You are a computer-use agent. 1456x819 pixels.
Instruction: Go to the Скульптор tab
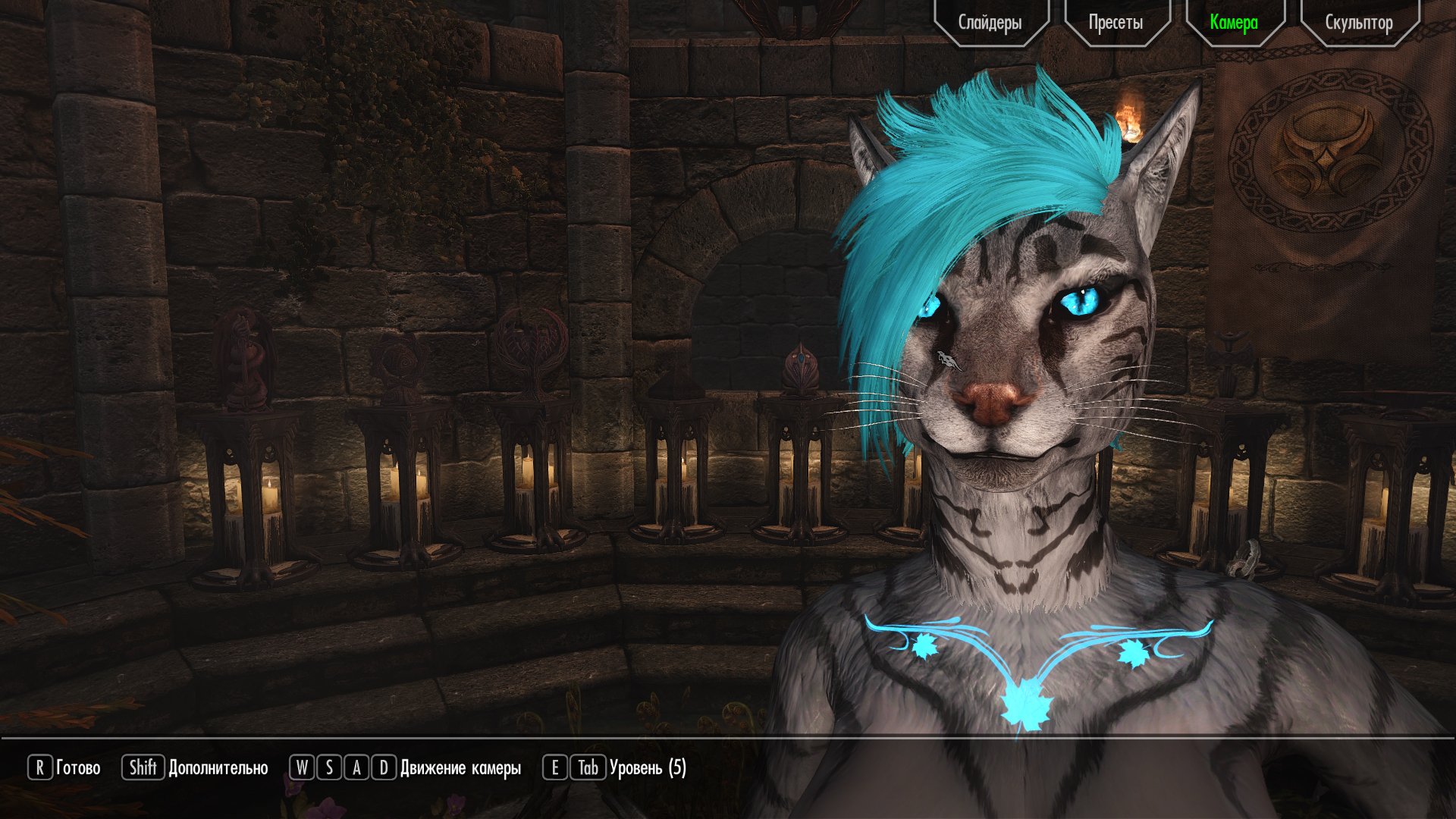(x=1358, y=23)
